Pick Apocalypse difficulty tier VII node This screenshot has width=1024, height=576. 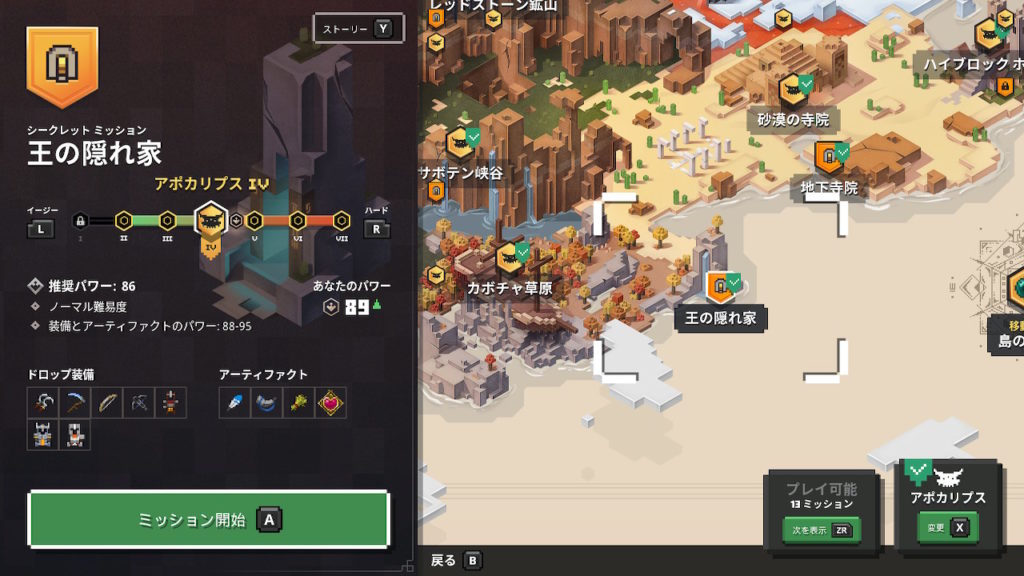click(x=341, y=219)
